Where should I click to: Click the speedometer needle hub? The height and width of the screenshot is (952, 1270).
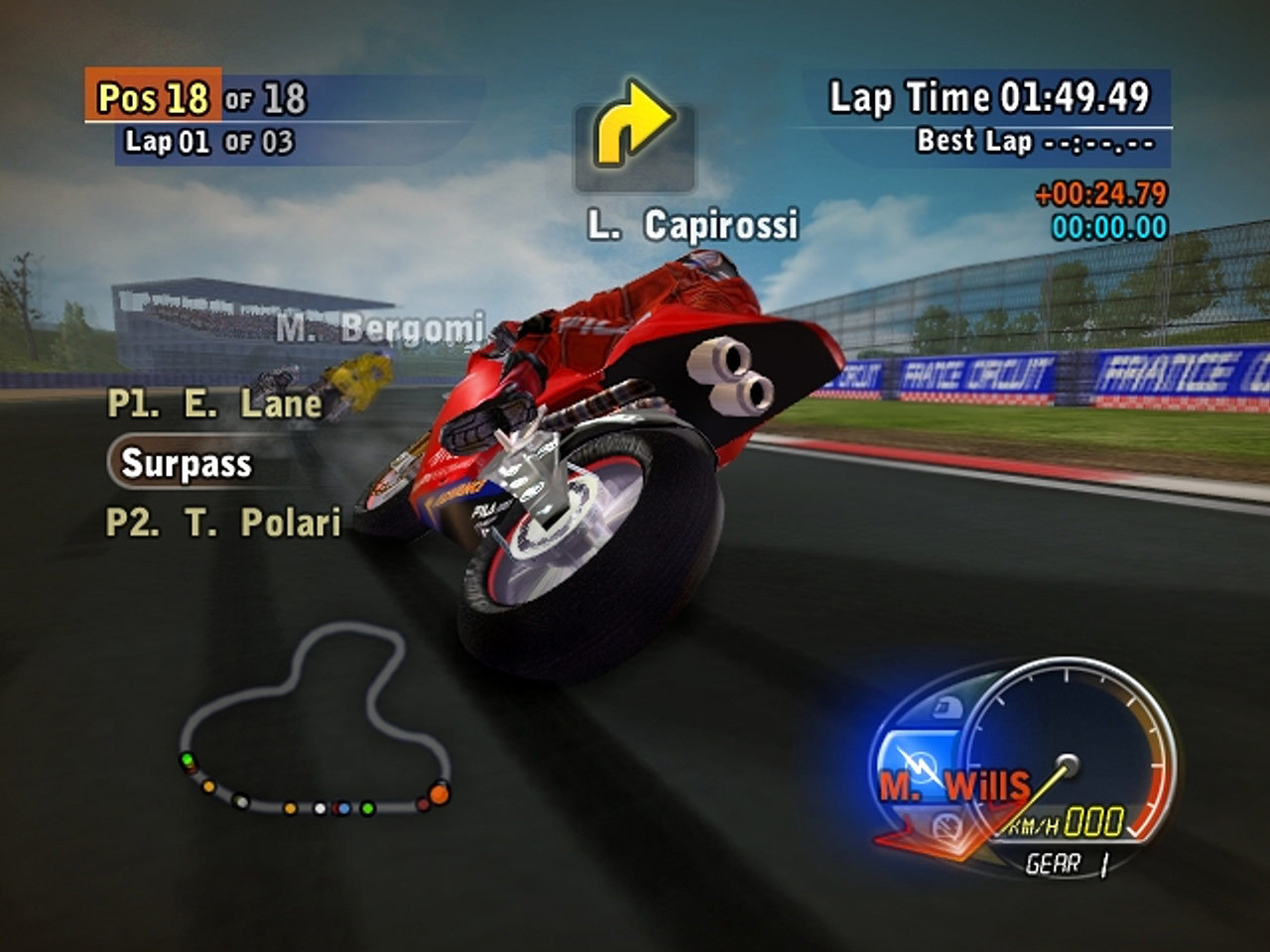(x=1069, y=764)
